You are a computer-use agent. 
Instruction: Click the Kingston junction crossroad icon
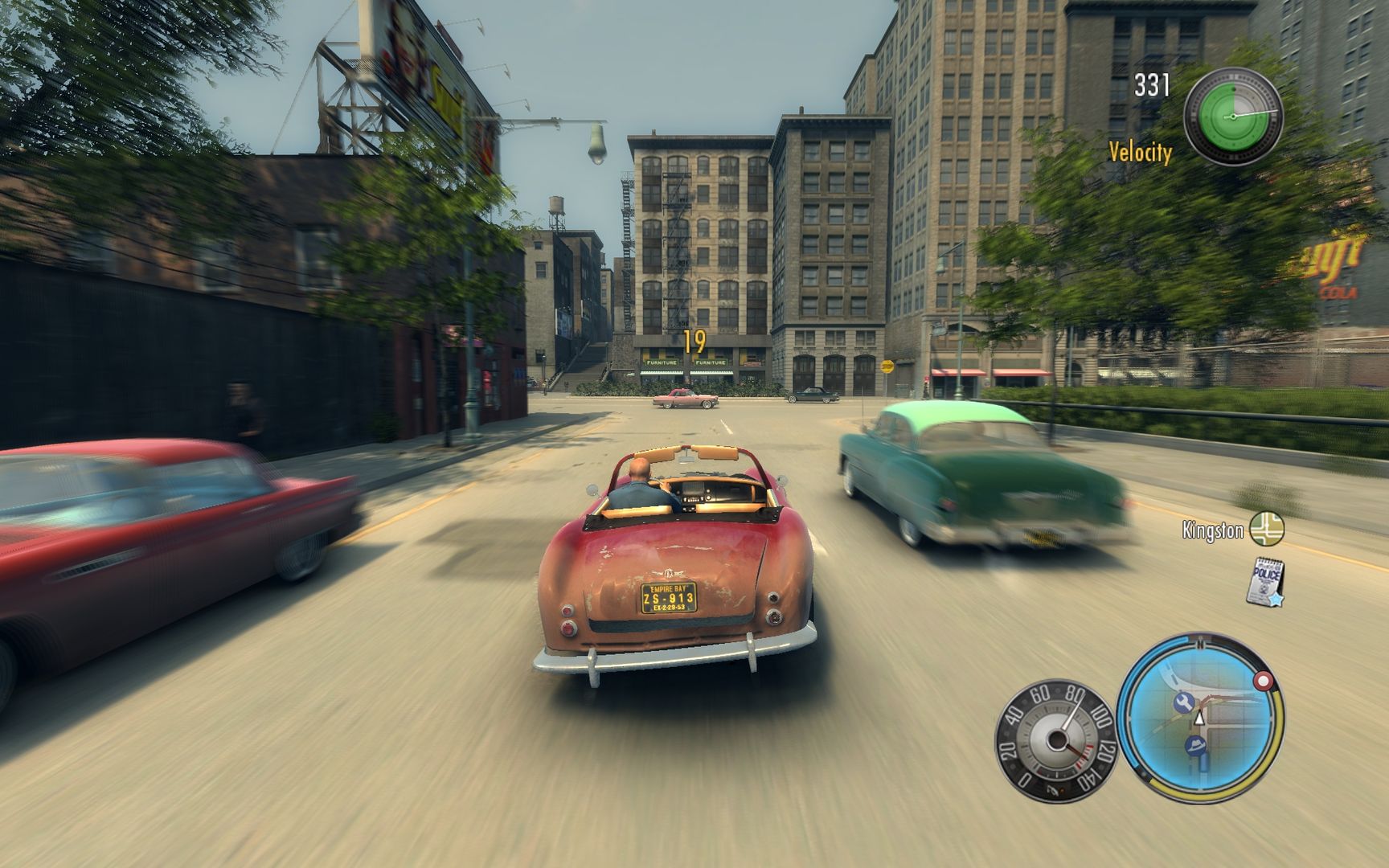(1266, 530)
